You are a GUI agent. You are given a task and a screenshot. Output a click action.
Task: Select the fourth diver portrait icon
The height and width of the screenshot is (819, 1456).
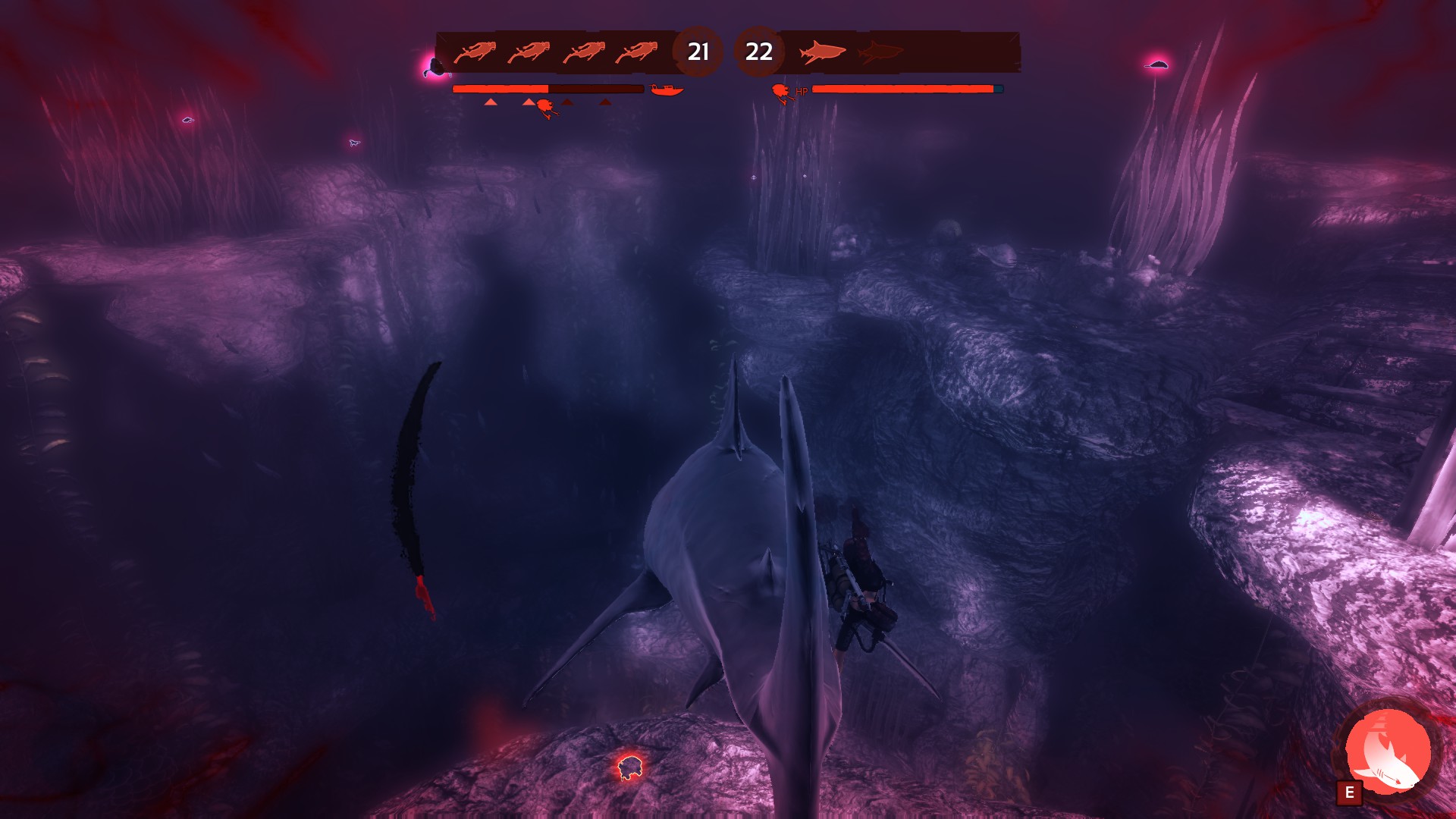[639, 52]
